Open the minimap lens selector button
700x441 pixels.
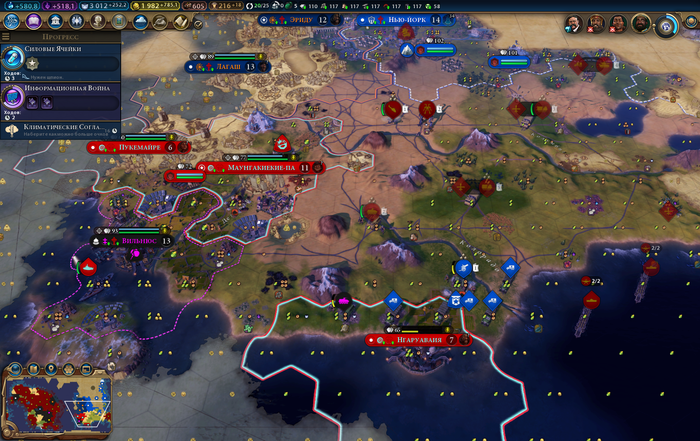pyautogui.click(x=13, y=367)
